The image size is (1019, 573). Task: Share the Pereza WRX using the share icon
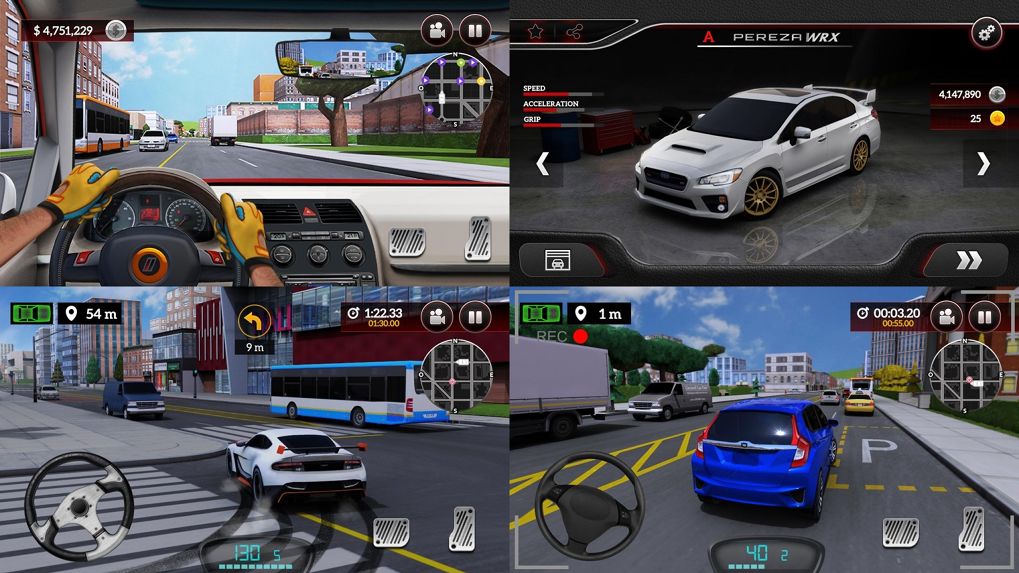tap(574, 32)
